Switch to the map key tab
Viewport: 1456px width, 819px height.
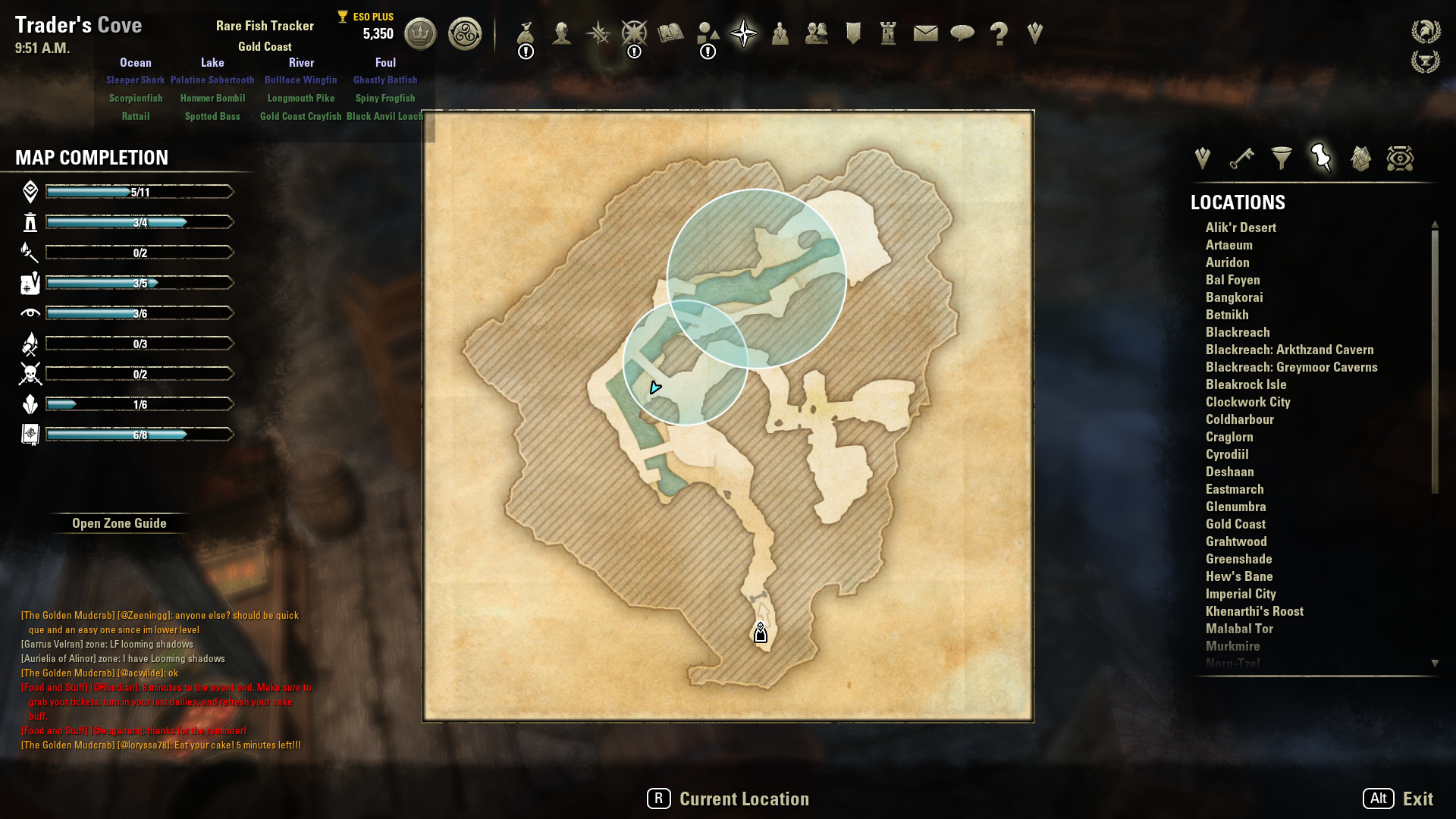(1241, 158)
